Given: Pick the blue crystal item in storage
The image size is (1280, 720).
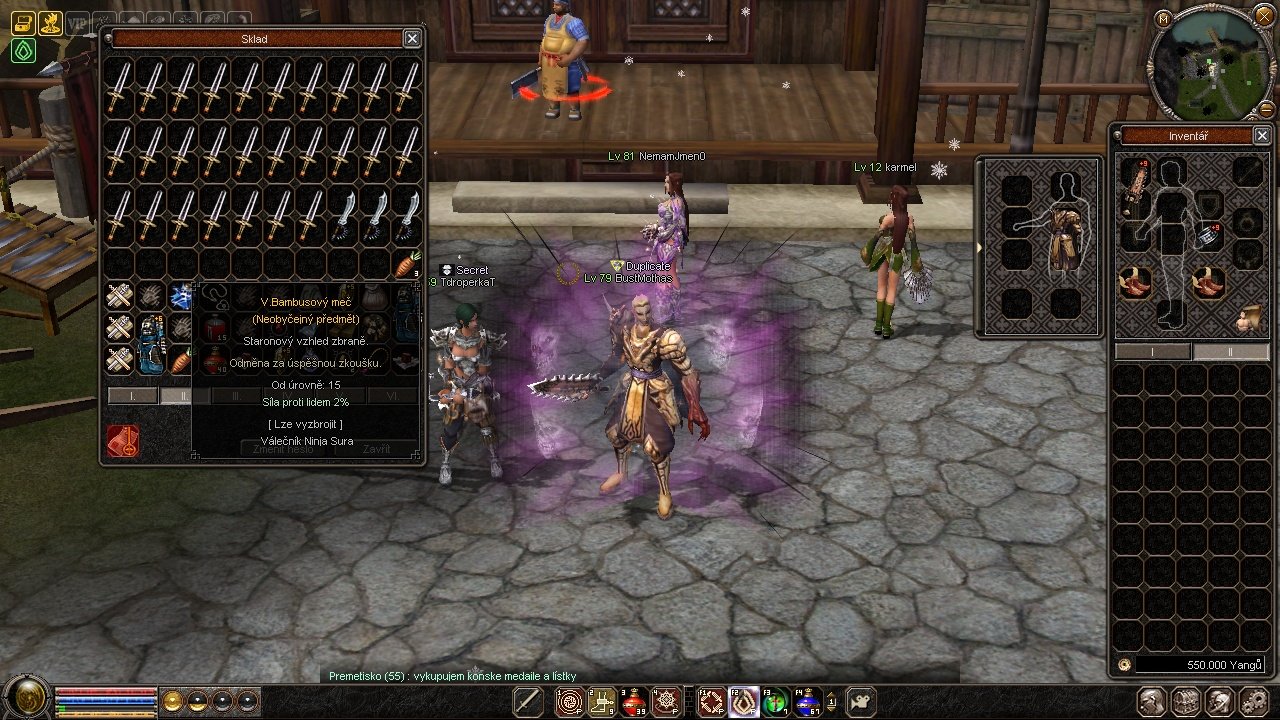Looking at the screenshot, I should pyautogui.click(x=181, y=295).
